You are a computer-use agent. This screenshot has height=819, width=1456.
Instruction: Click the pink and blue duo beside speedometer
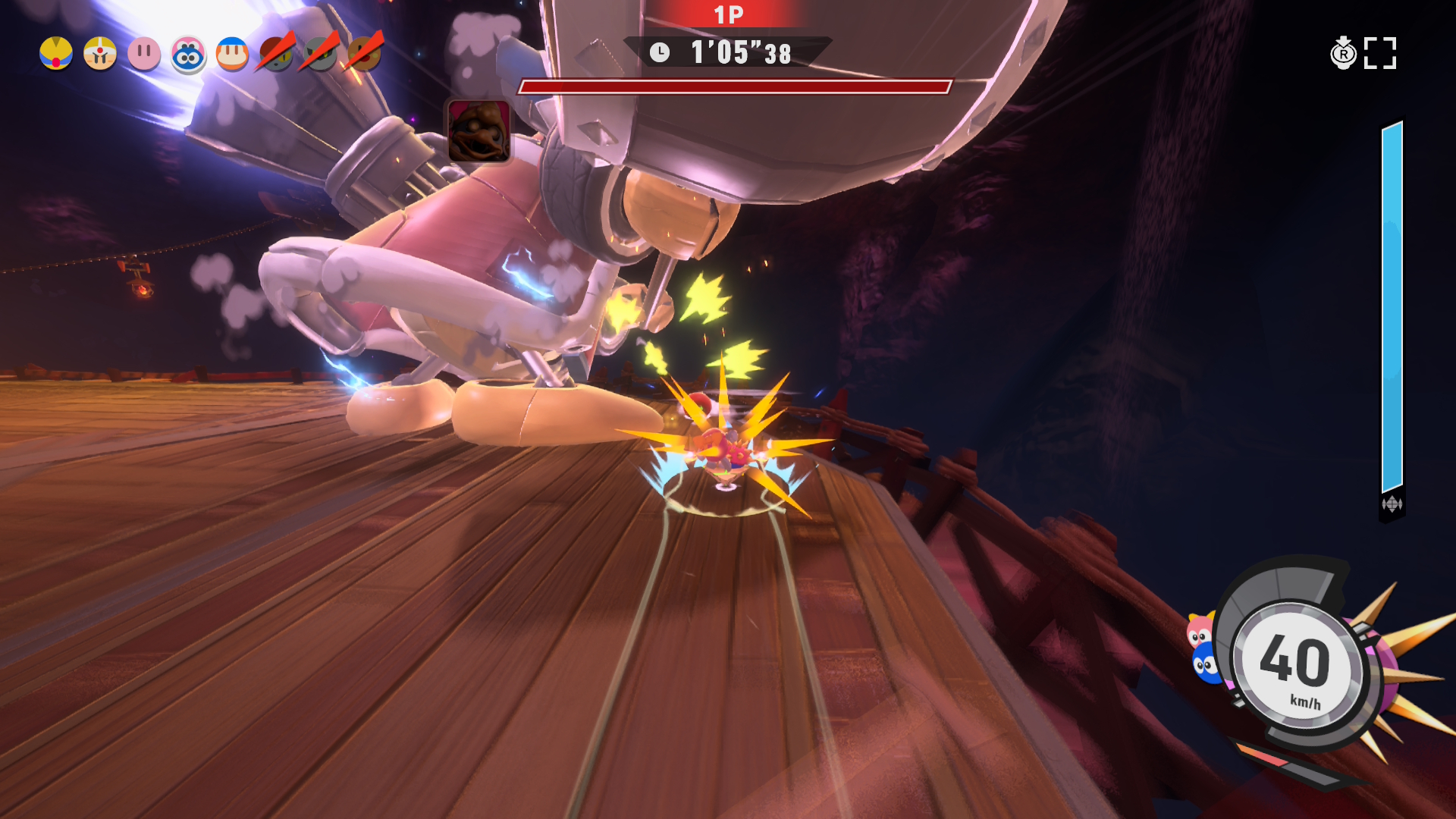coord(1203,648)
